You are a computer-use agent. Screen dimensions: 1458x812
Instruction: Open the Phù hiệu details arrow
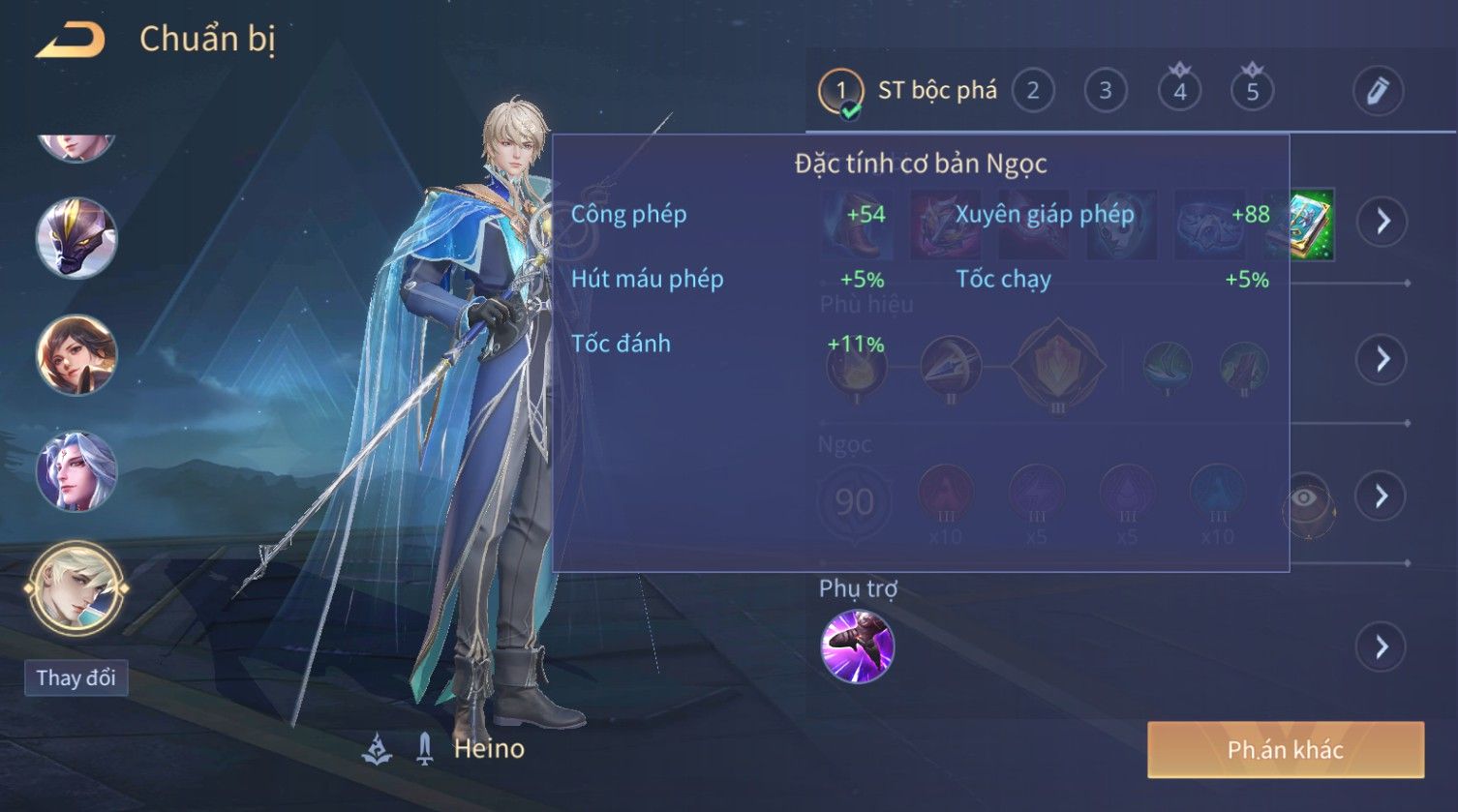click(x=1382, y=359)
